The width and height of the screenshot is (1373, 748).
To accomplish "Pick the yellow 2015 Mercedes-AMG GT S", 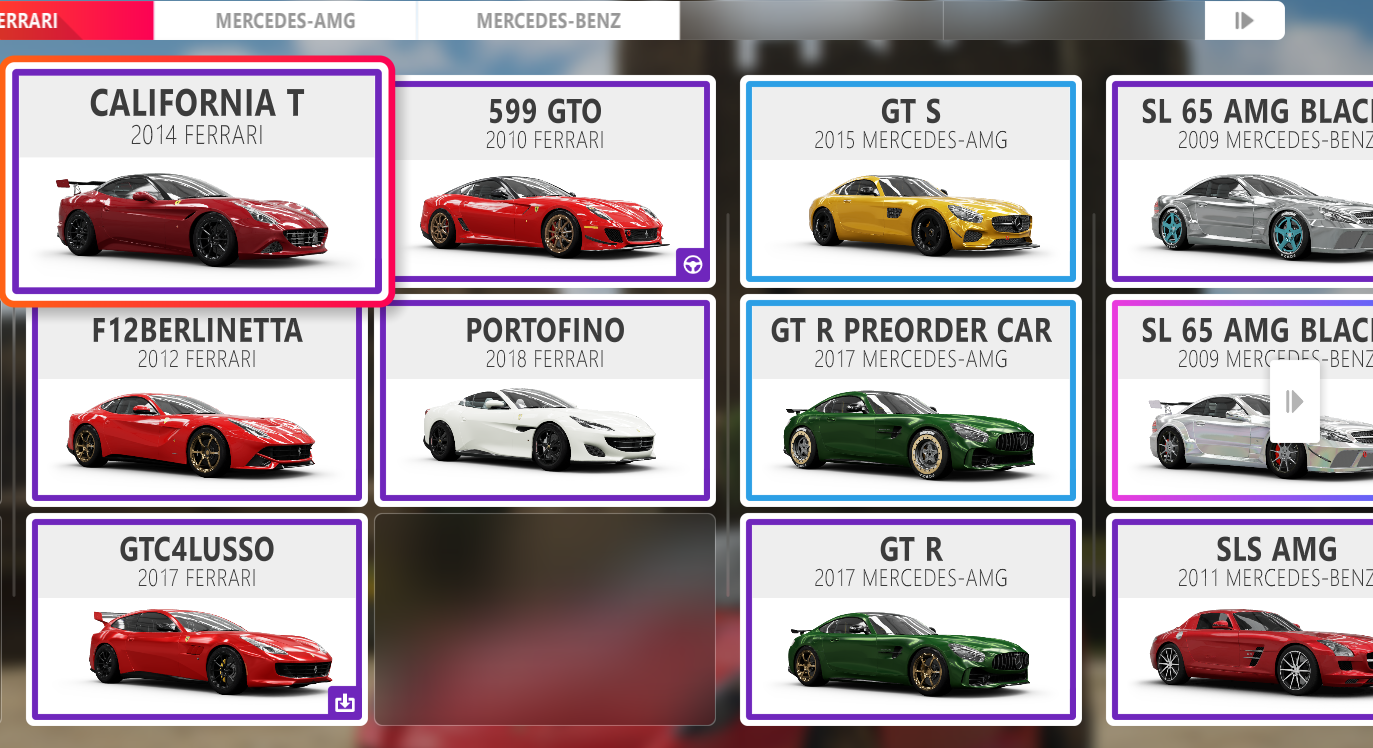I will click(910, 181).
